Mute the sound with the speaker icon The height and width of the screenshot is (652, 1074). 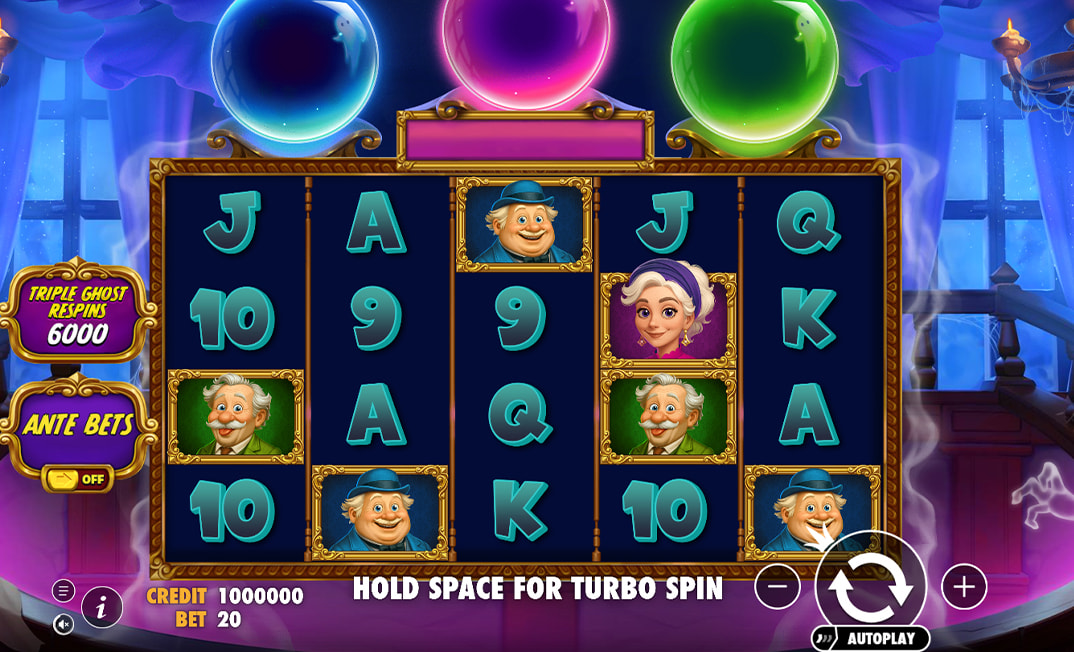point(63,624)
